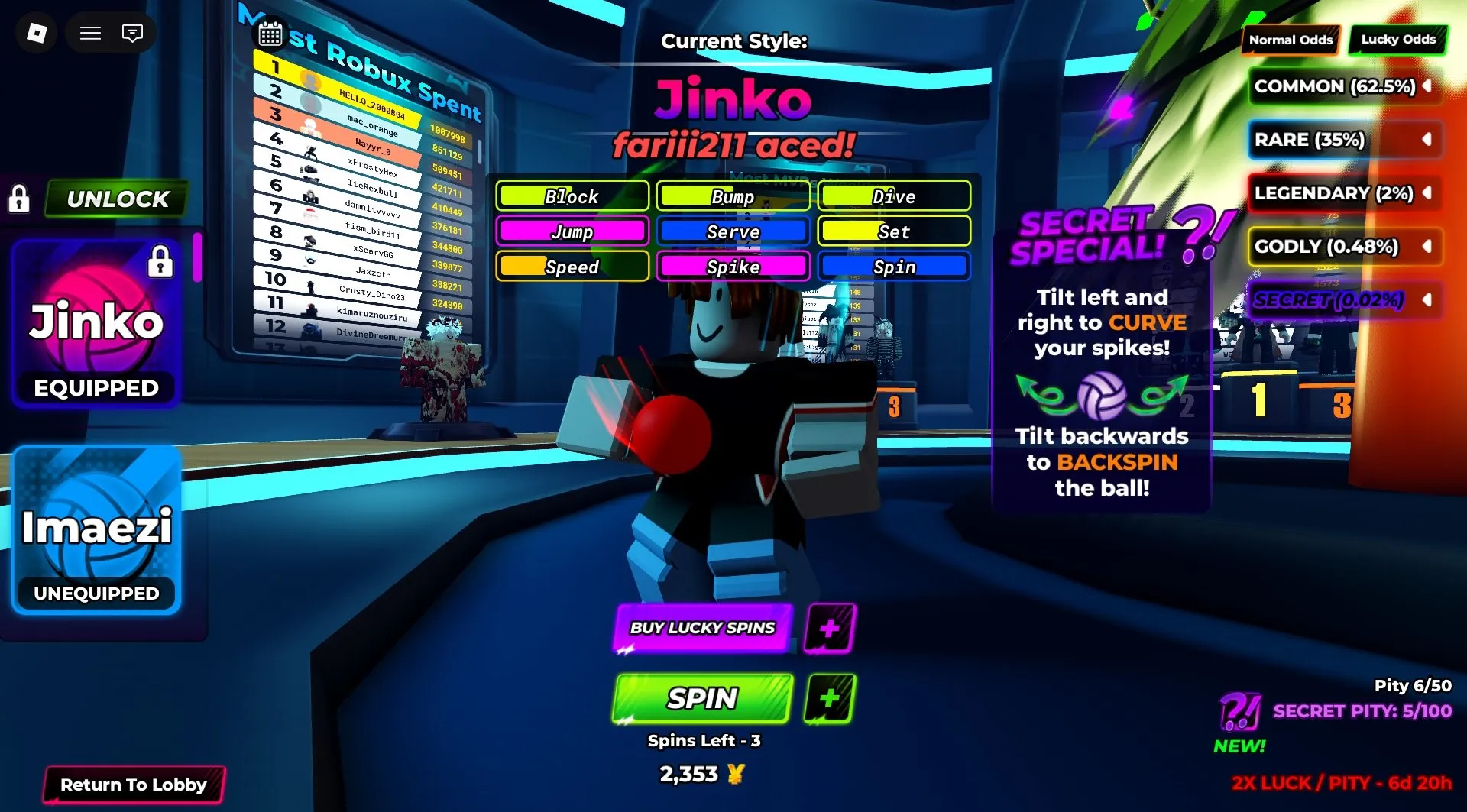The height and width of the screenshot is (812, 1467).
Task: Click the hamburger menu icon
Action: (89, 33)
